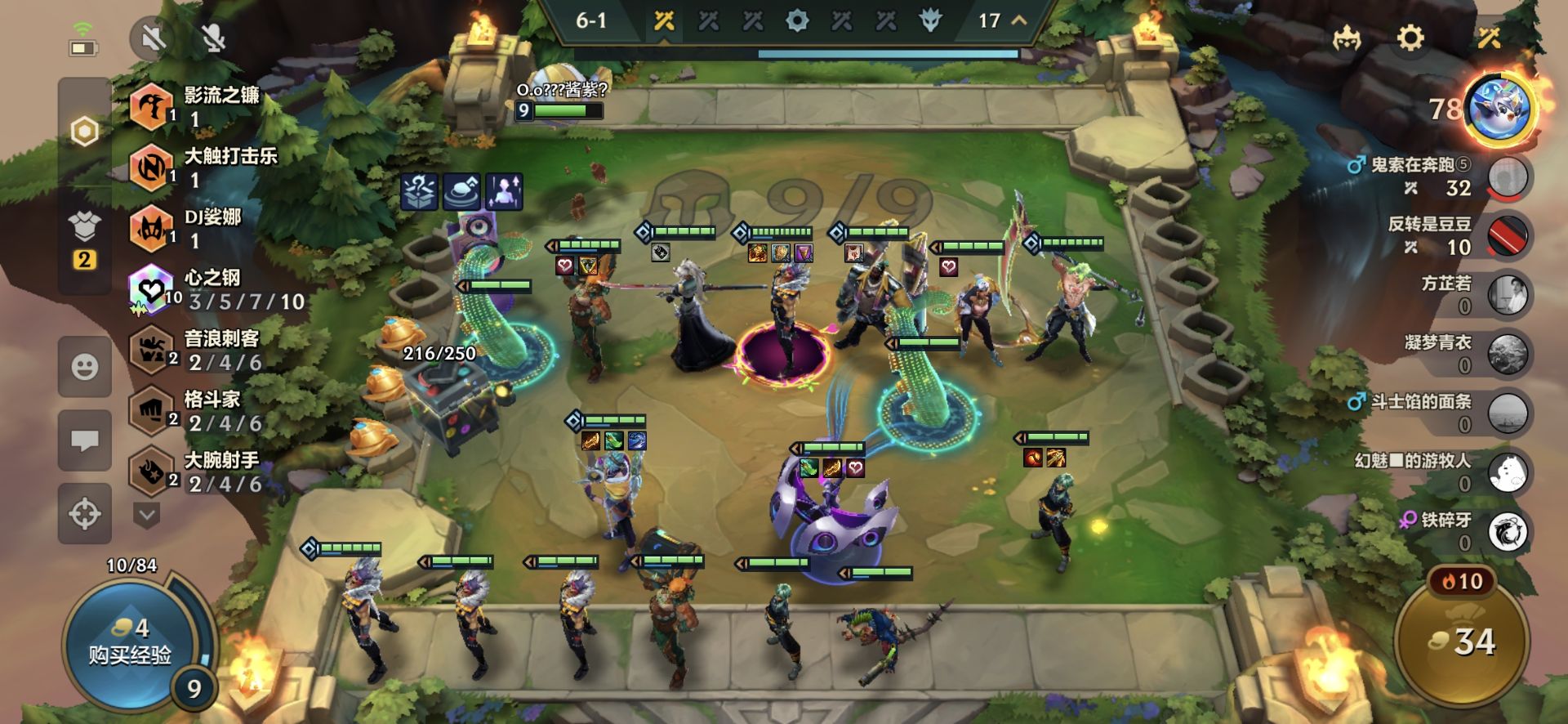Viewport: 1568px width, 724px height.
Task: View player 铁碎牙's board
Action: pyautogui.click(x=1508, y=531)
